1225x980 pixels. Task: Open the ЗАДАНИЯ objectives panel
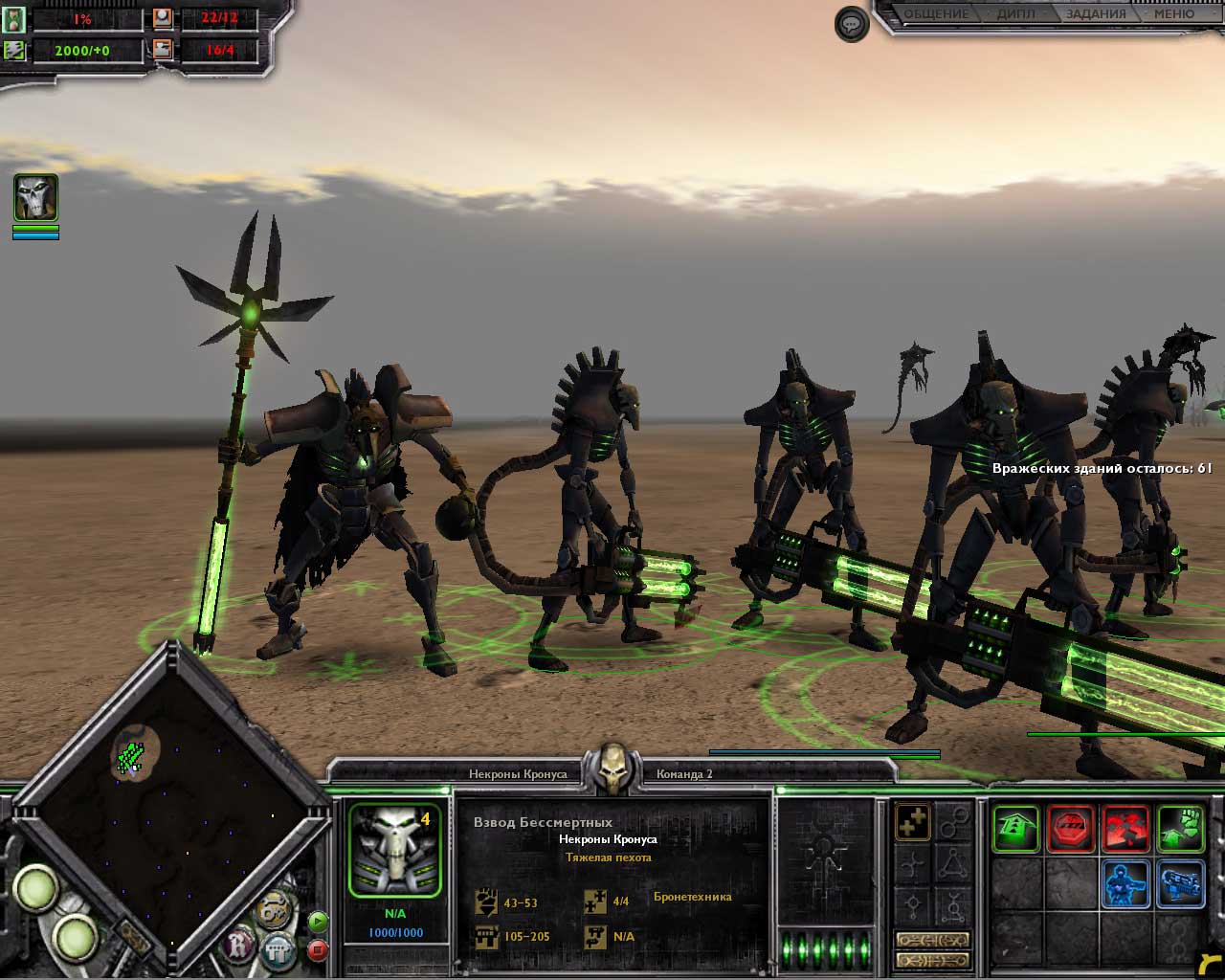pos(1095,14)
